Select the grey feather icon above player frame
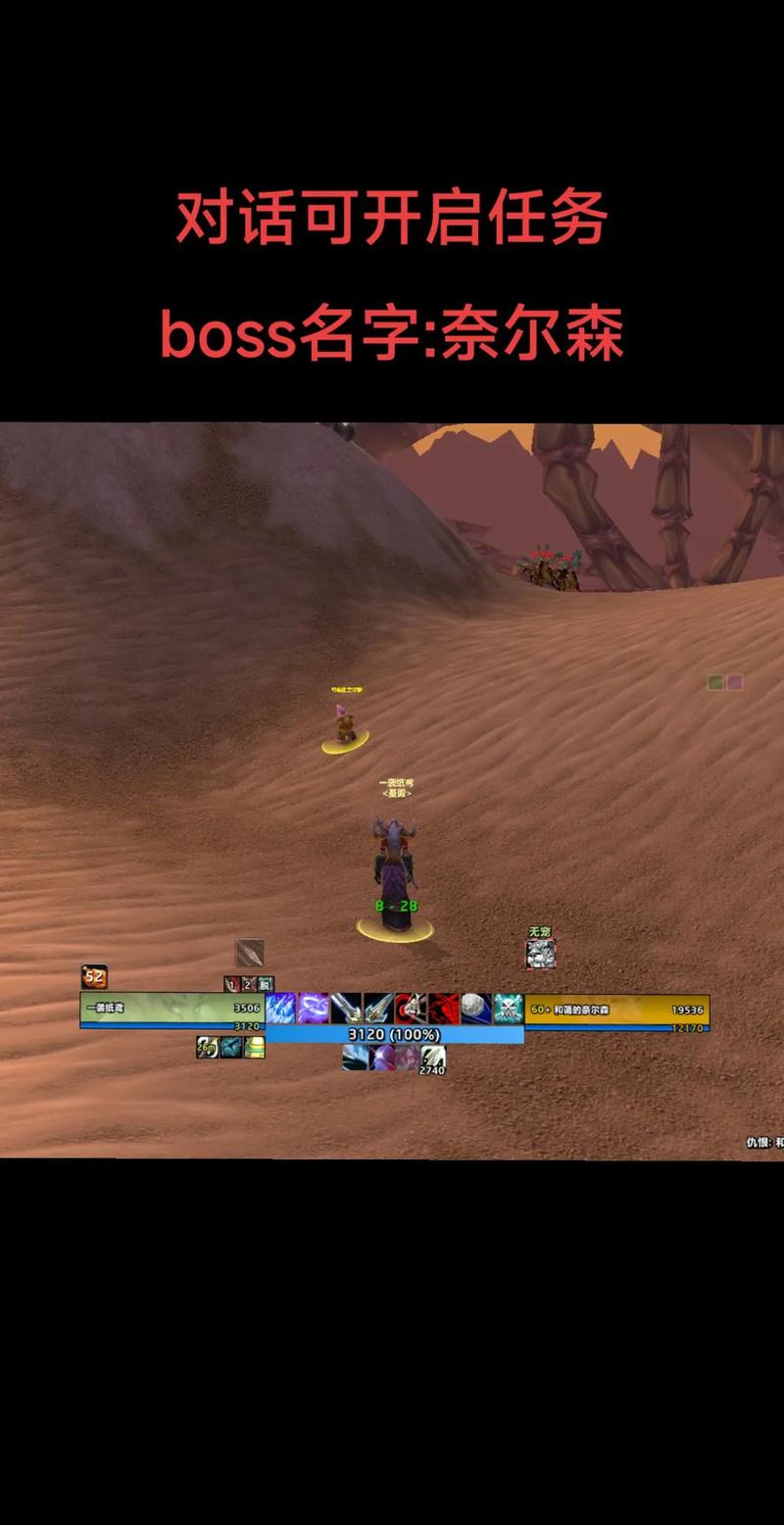 tap(249, 953)
